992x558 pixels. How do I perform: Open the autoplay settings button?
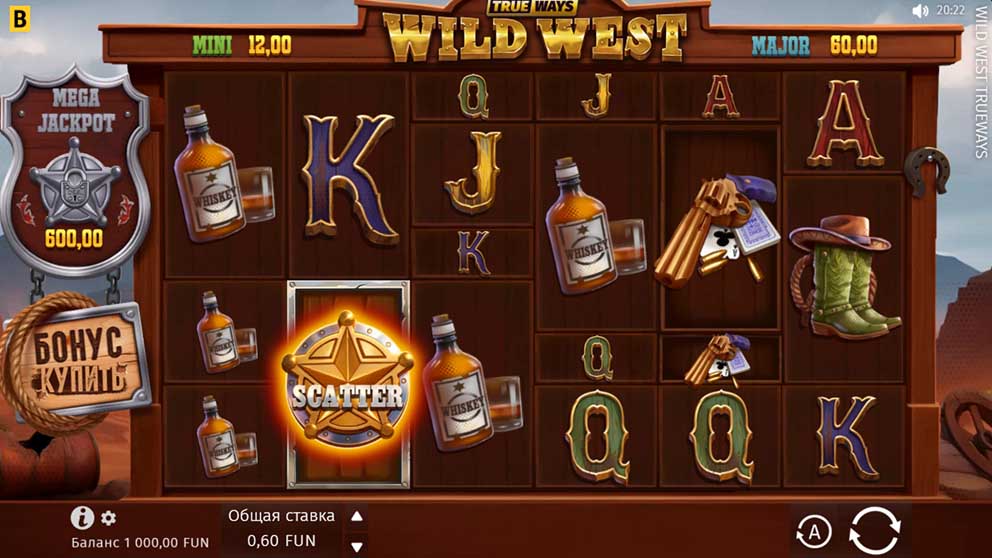click(x=814, y=530)
